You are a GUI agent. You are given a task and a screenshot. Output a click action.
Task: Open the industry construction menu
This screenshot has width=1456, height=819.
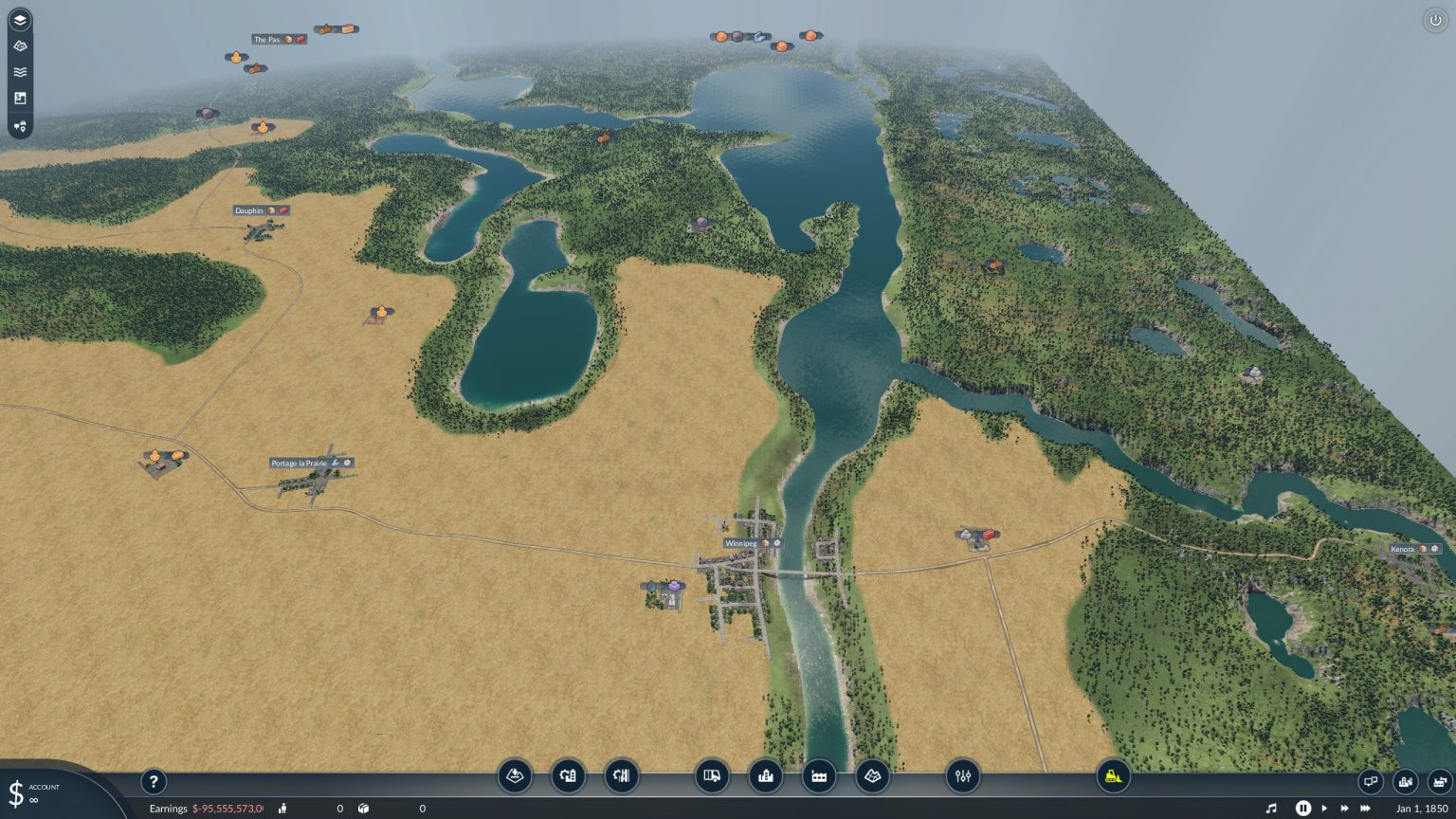tap(818, 776)
